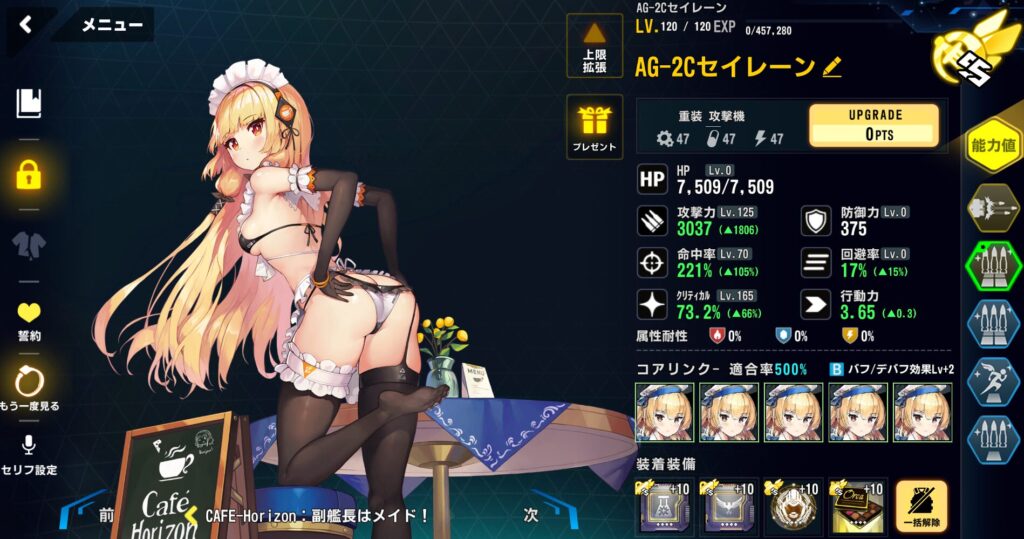Click 一括解除 to unequip all
This screenshot has width=1024, height=539.
921,507
